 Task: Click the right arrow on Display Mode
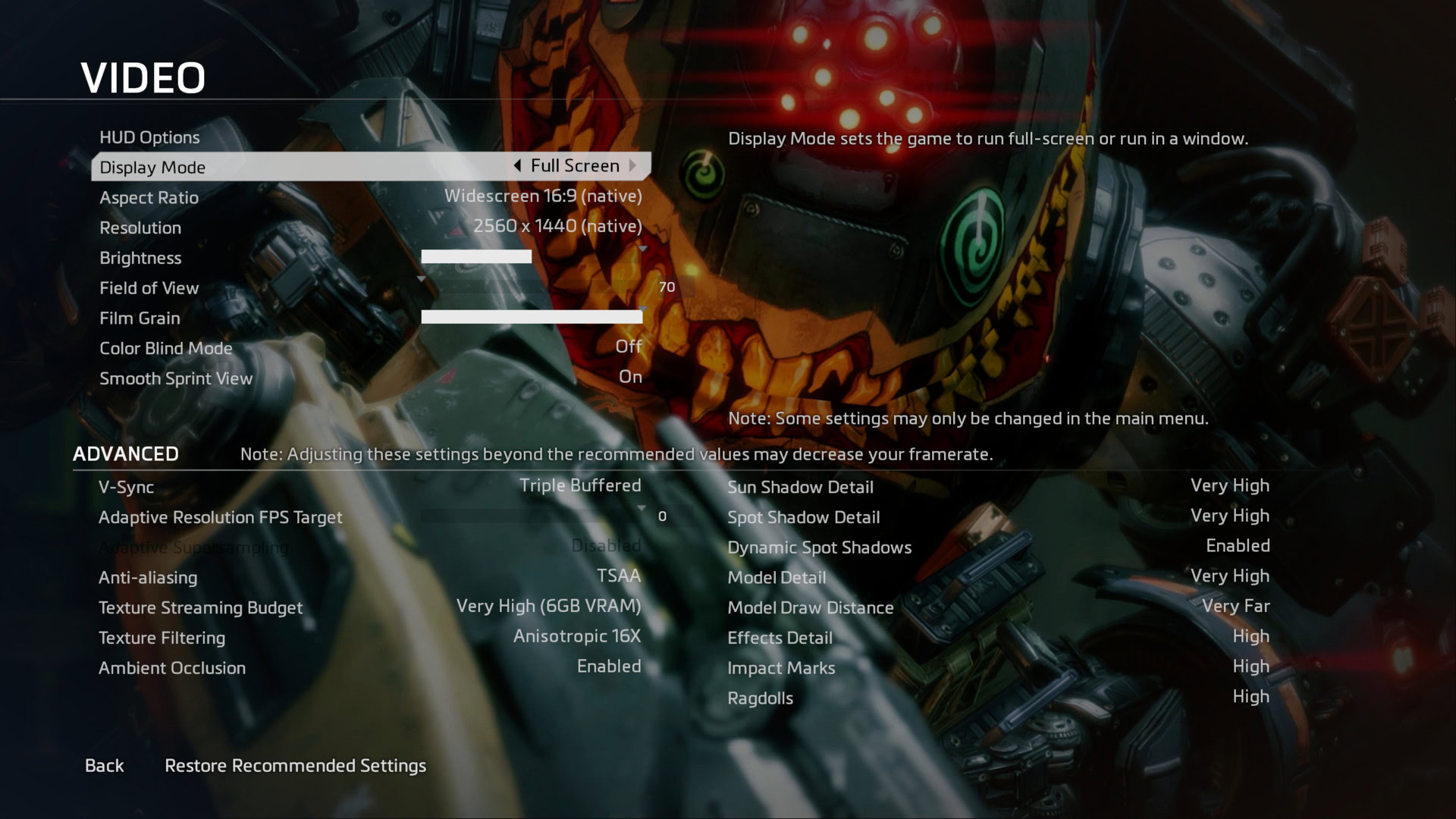point(632,166)
